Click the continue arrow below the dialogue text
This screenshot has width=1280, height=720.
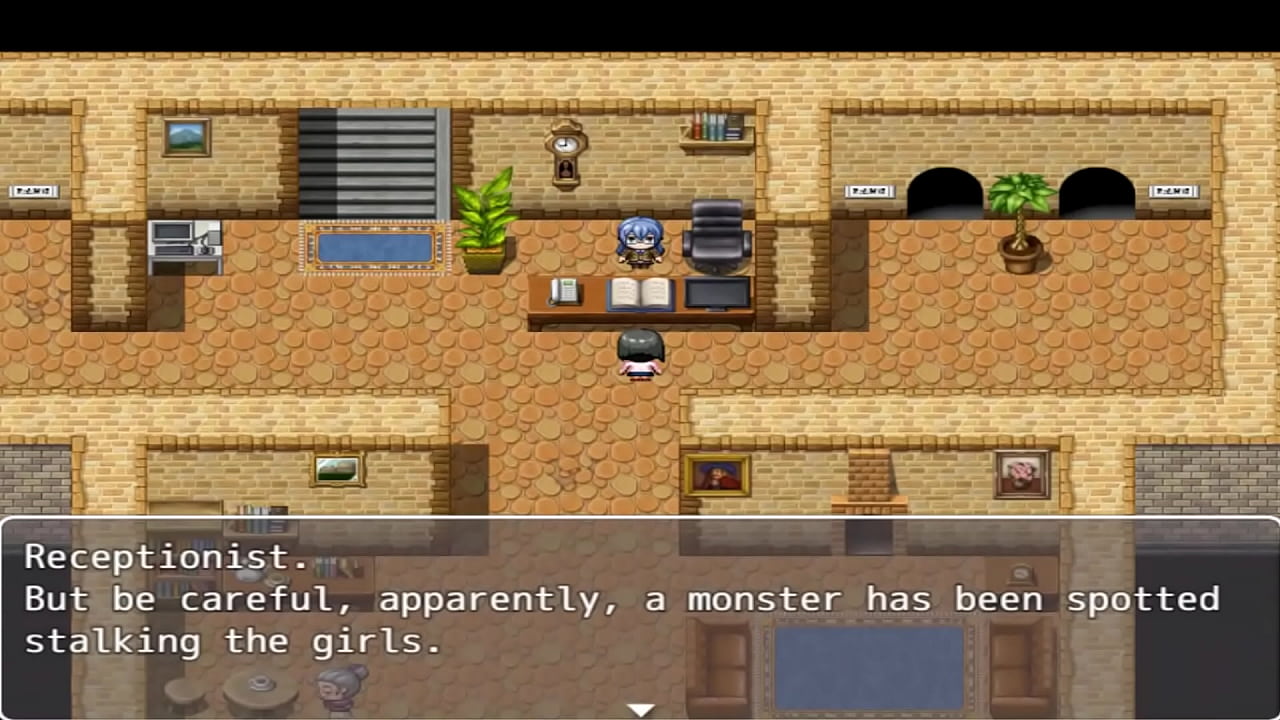tap(640, 708)
